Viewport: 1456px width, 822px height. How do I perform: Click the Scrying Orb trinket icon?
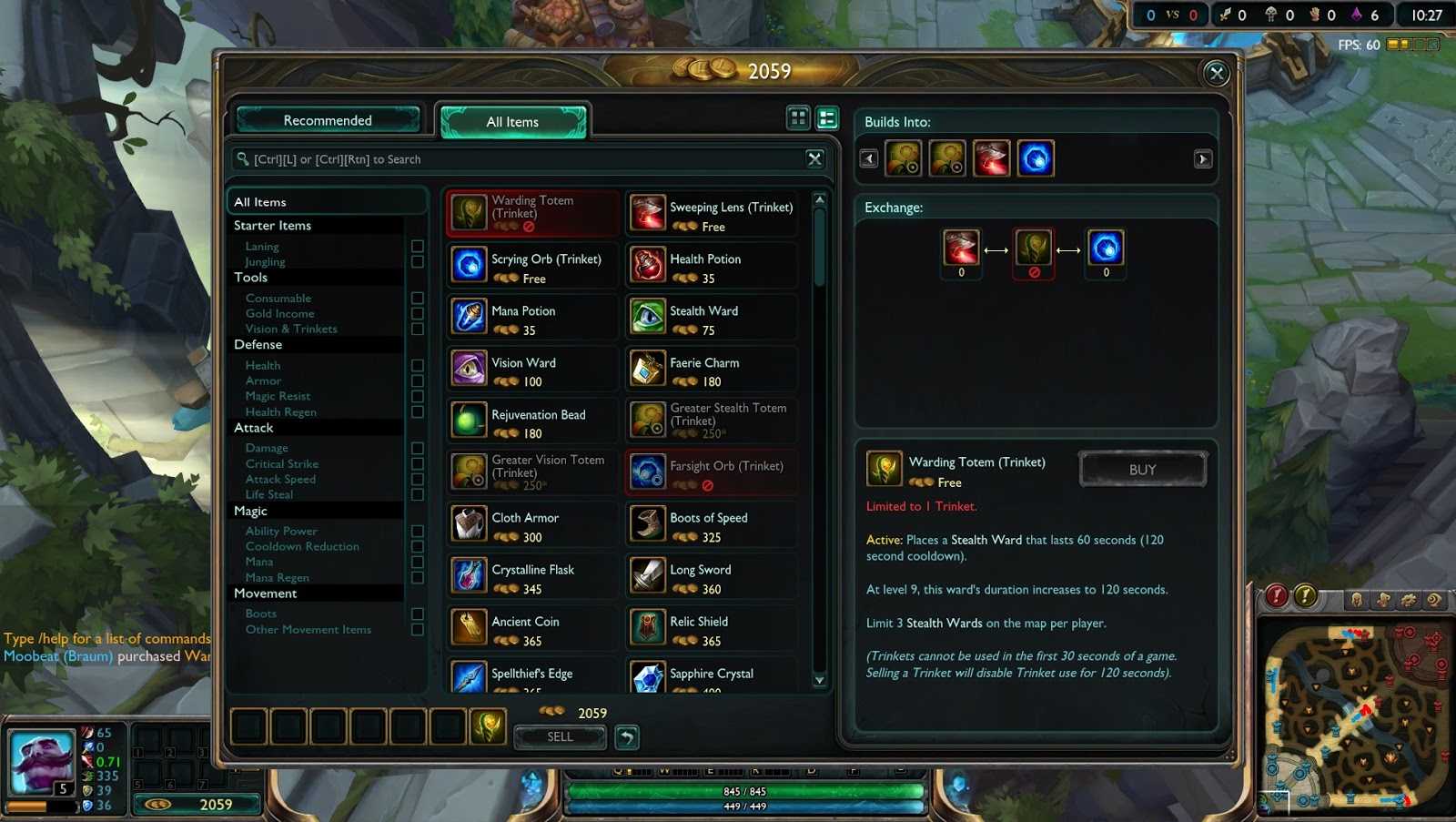pyautogui.click(x=468, y=265)
